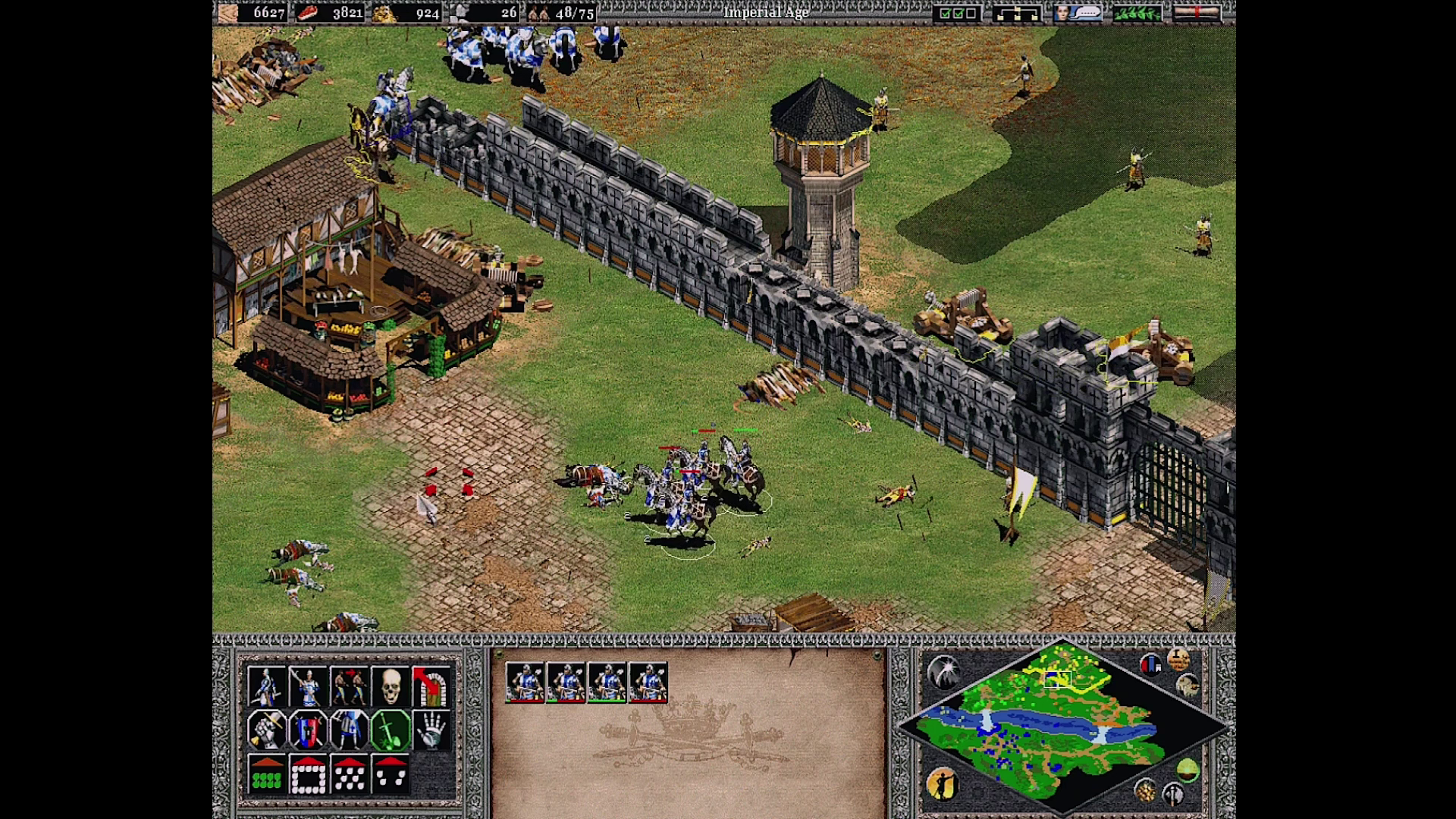1456x819 pixels.
Task: Open the technology tree
Action: coord(1017,13)
